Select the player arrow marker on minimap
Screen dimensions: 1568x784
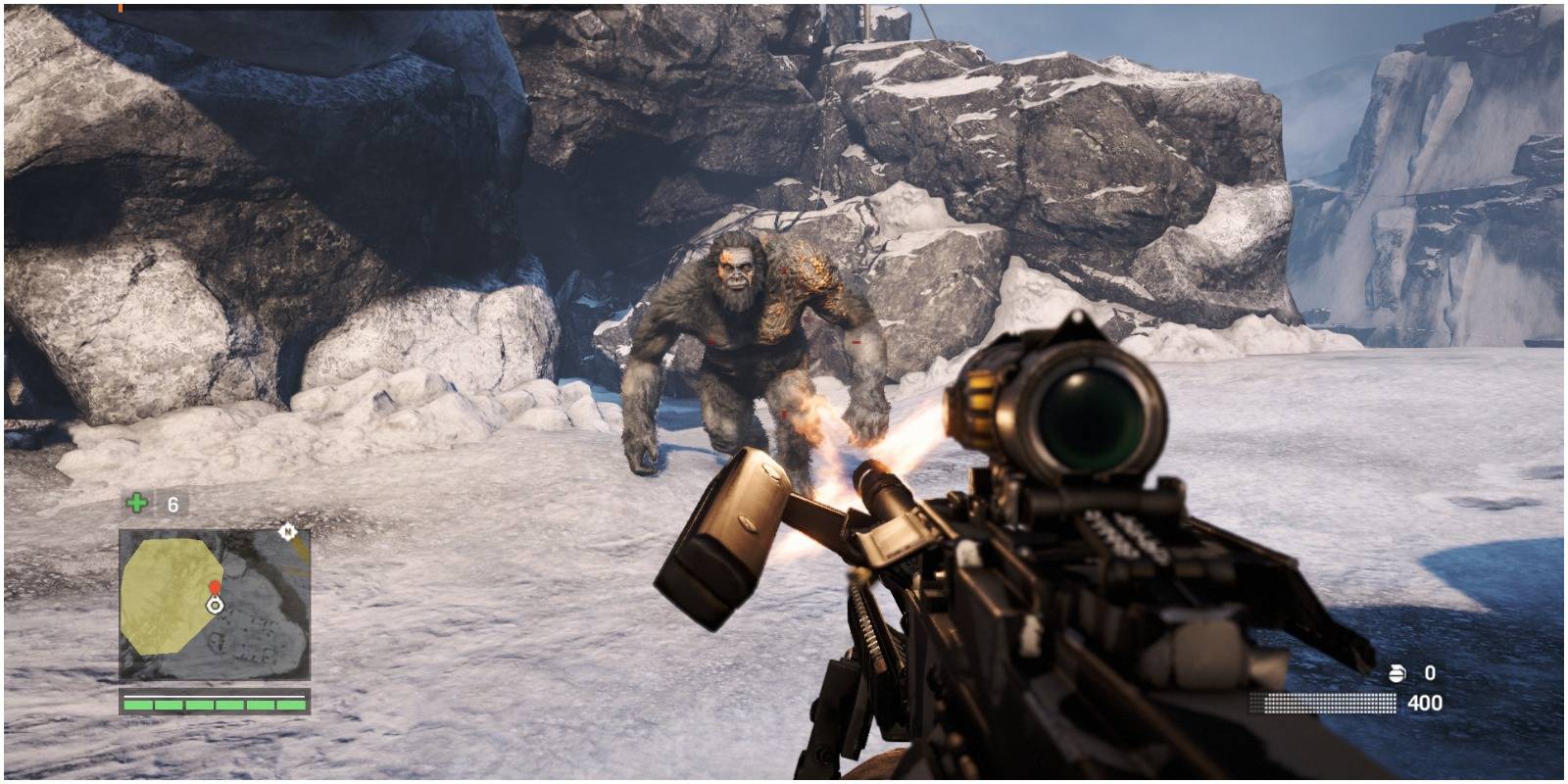215,608
